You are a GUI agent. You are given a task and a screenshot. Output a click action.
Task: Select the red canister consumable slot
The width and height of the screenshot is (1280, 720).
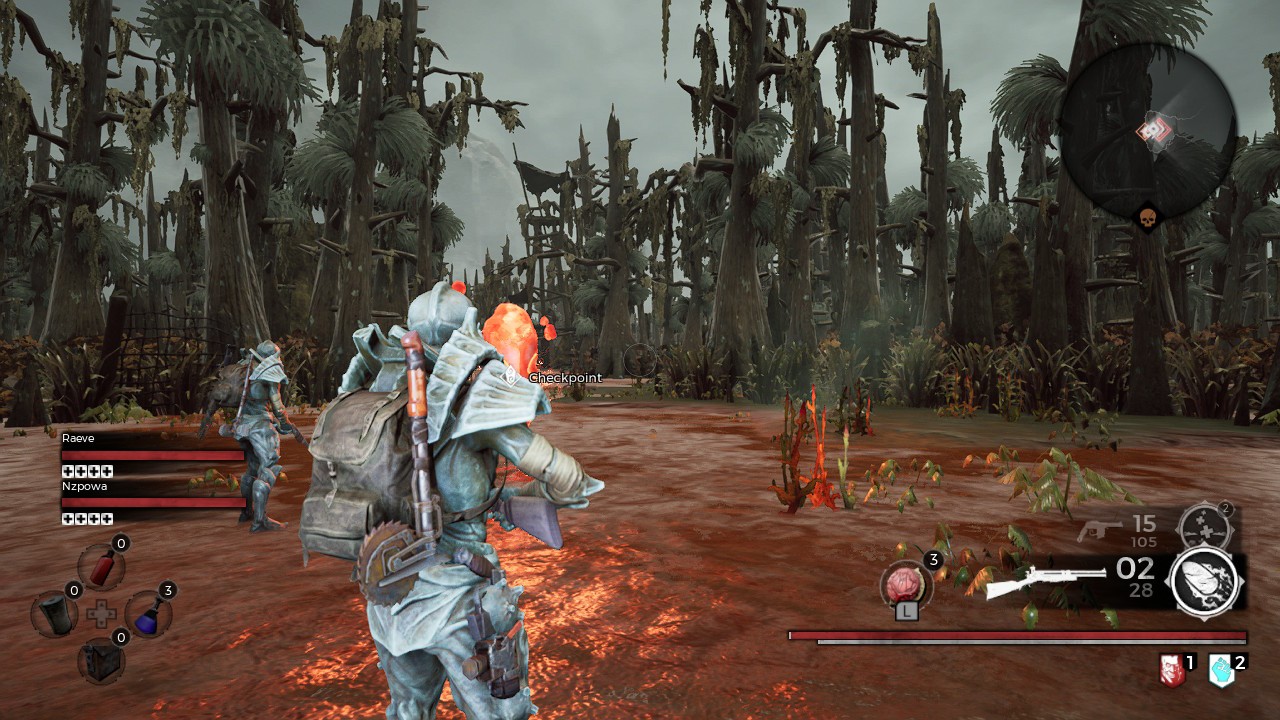pos(103,567)
